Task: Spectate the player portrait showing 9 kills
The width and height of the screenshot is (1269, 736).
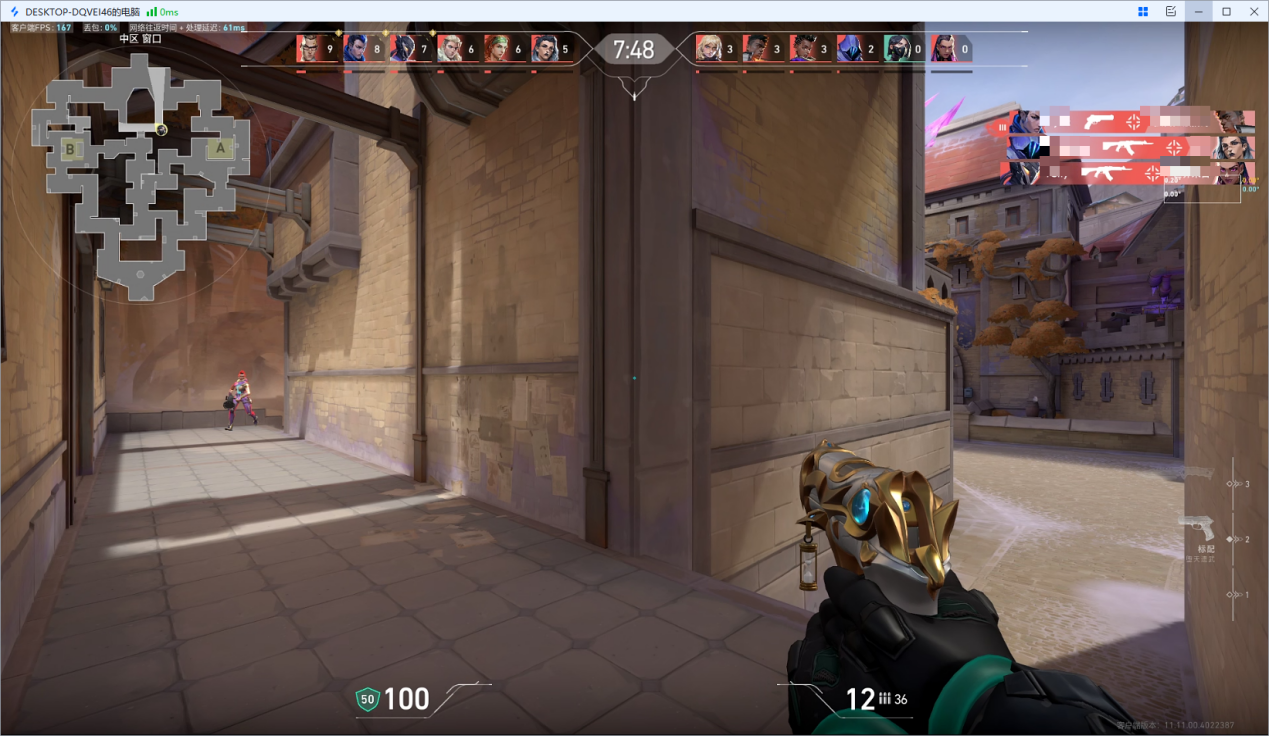Action: pyautogui.click(x=311, y=48)
